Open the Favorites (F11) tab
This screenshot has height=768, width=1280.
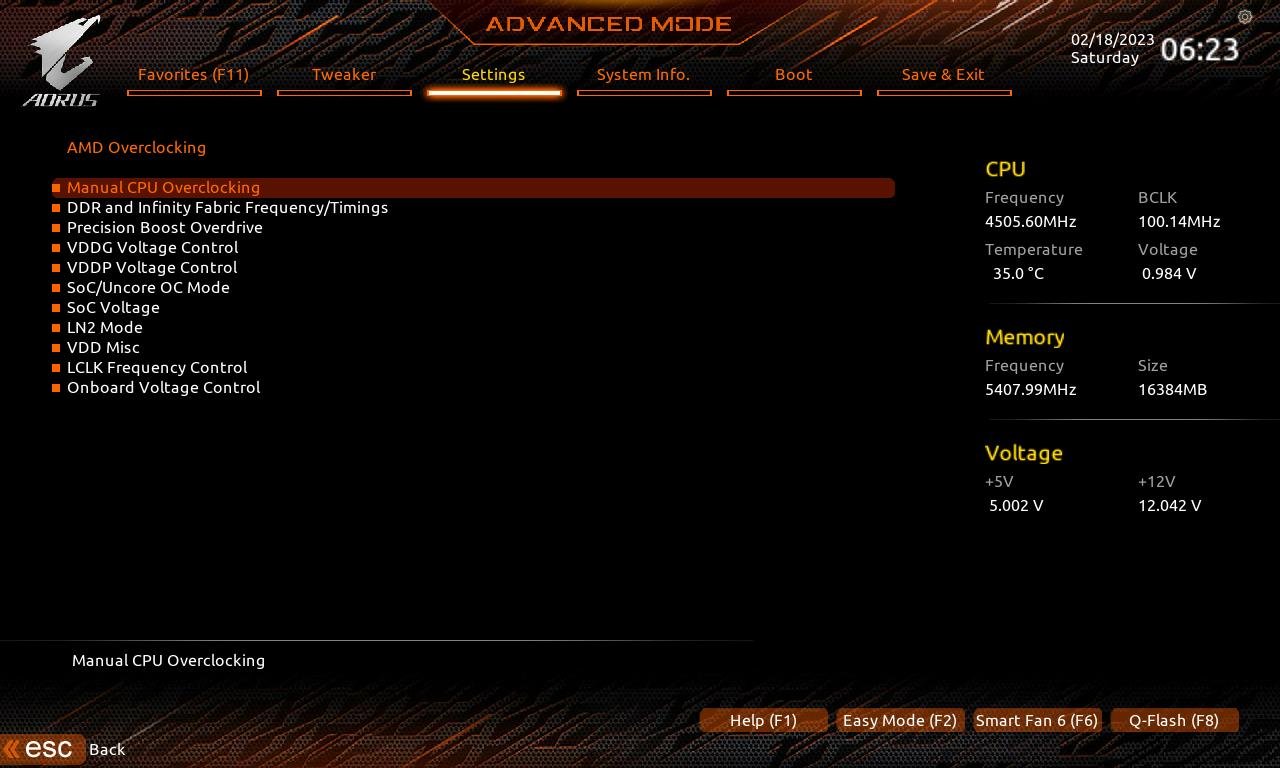pos(194,74)
